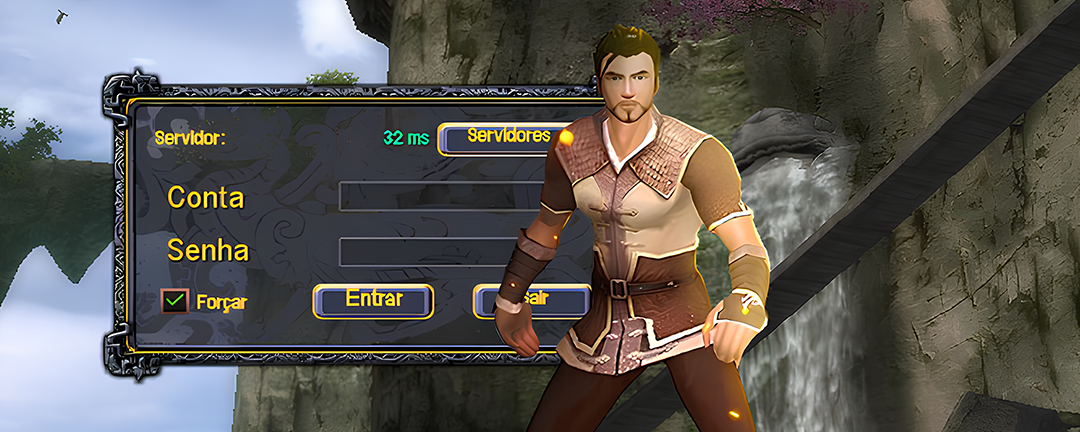
Task: Log in with the Entrar button
Action: point(373,300)
